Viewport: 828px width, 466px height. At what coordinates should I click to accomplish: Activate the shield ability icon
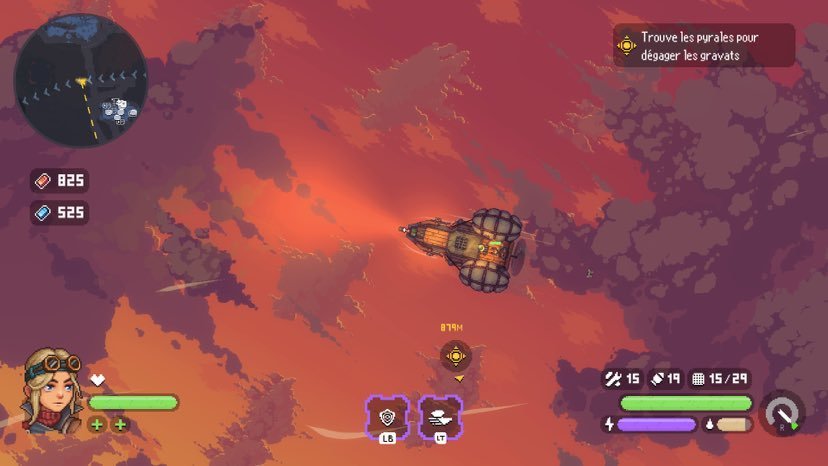387,417
